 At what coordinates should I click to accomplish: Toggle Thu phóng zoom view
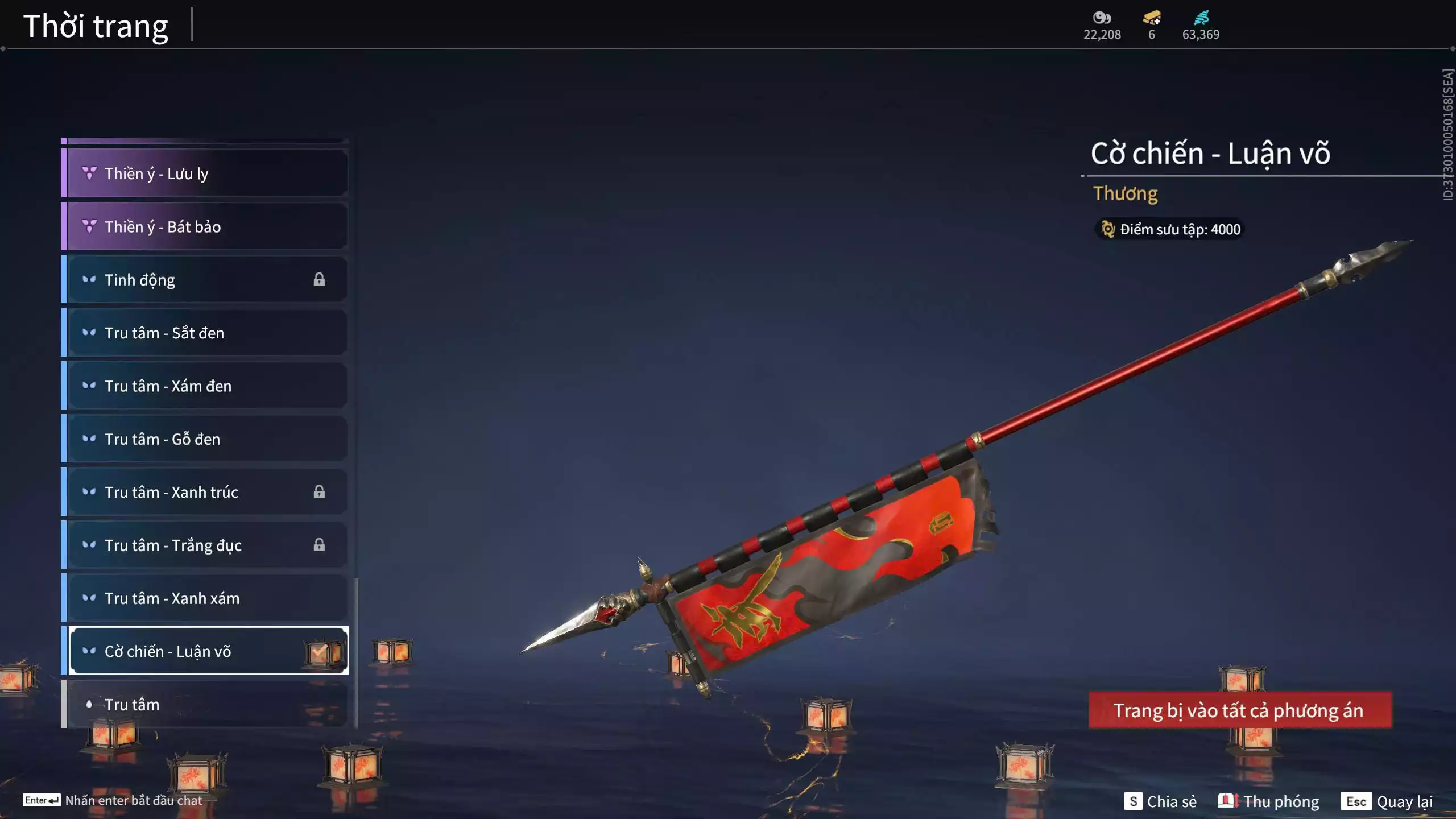[1268, 801]
